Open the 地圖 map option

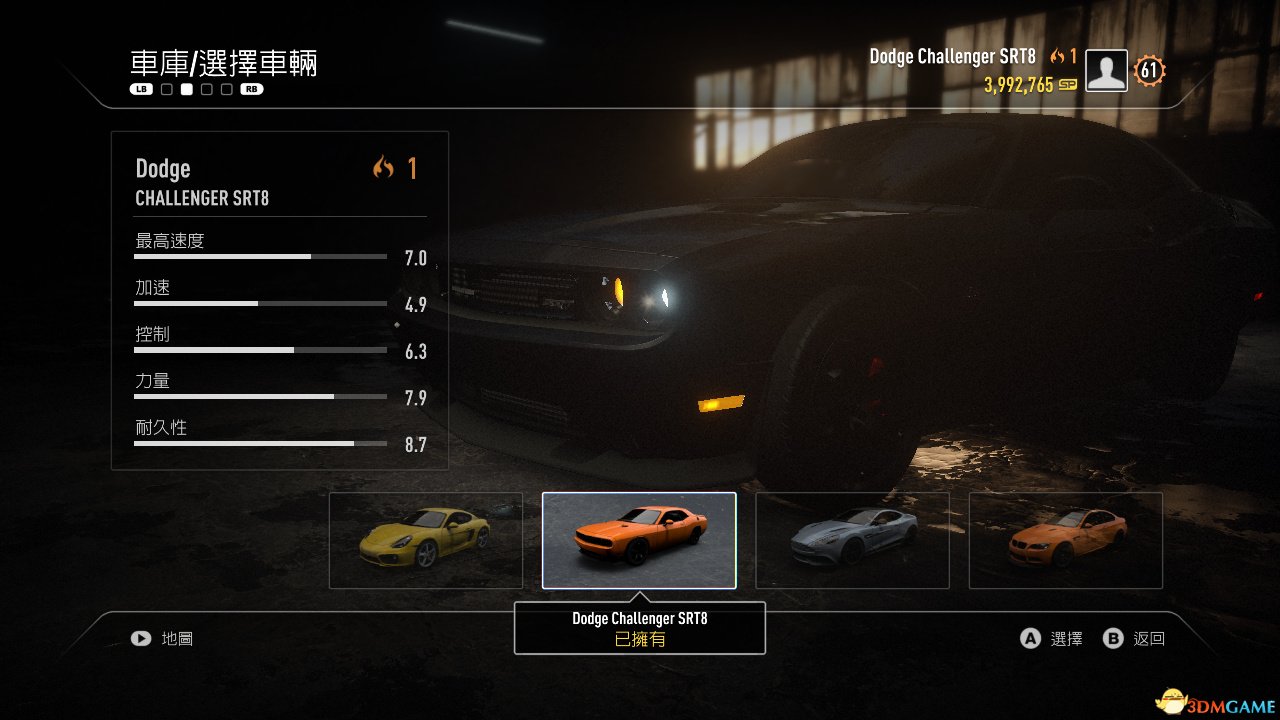[162, 638]
